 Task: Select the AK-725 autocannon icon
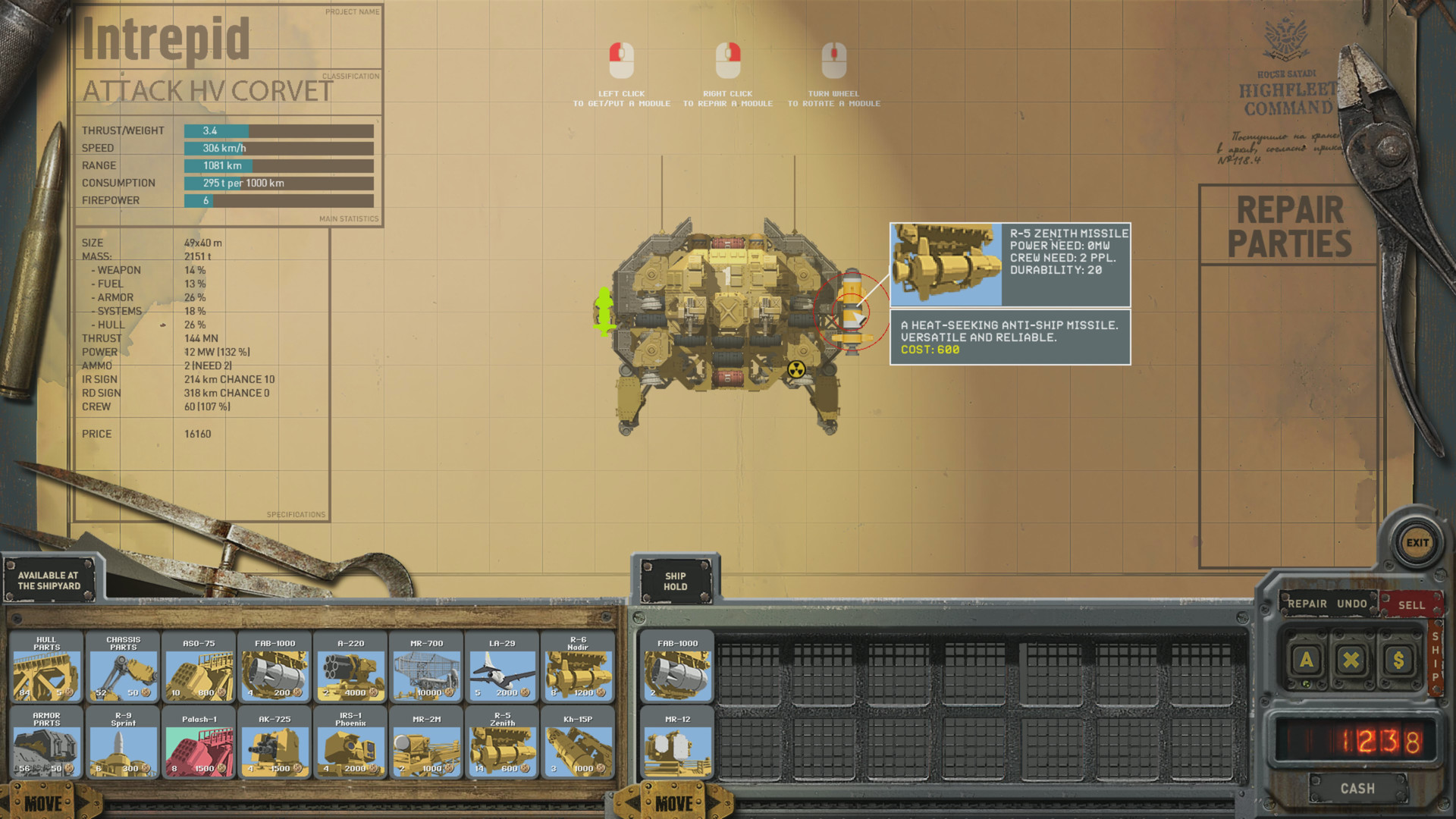(x=275, y=749)
